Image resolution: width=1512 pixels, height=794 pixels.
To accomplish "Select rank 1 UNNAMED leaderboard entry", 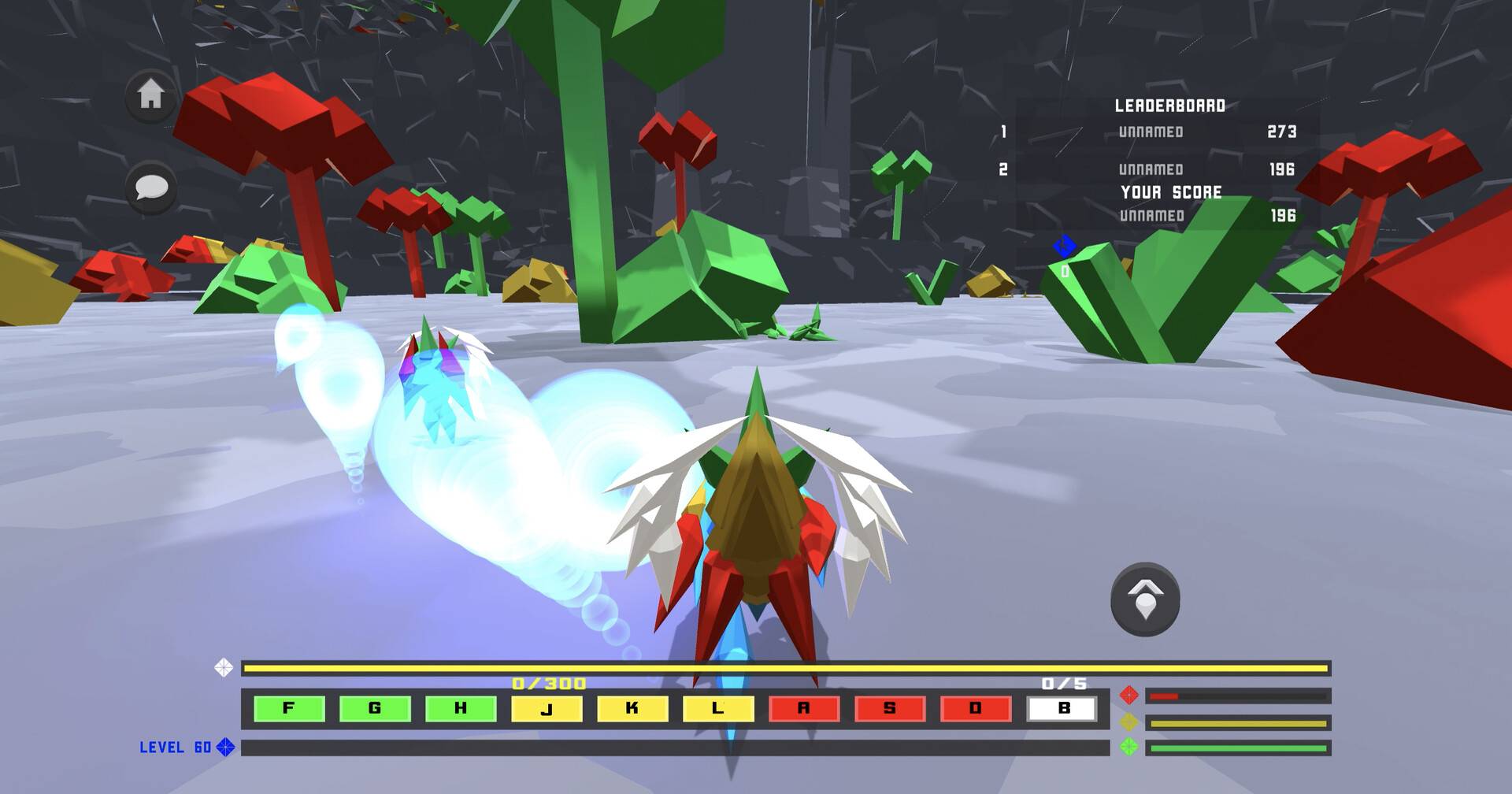I will tap(1150, 132).
